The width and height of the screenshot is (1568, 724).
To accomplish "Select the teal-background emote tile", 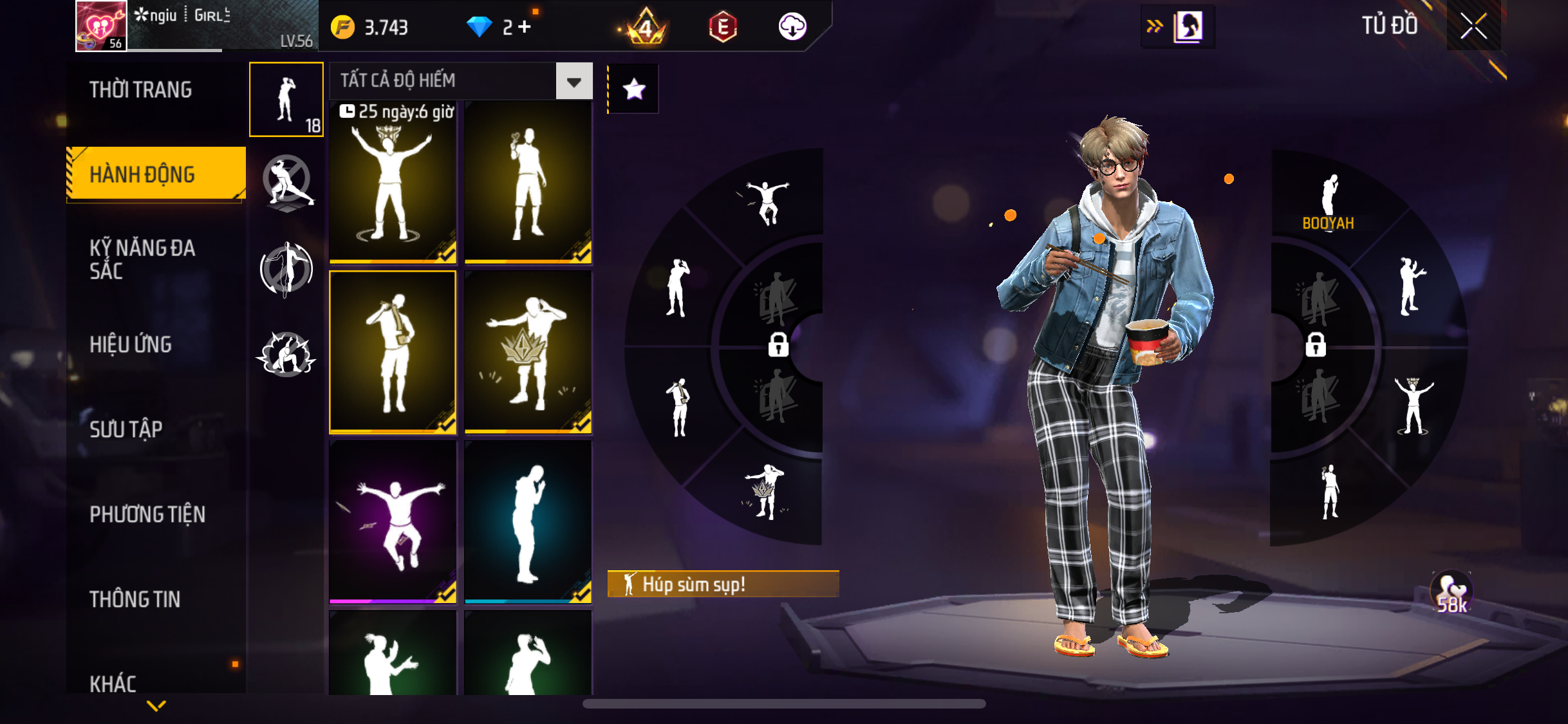I will [528, 522].
